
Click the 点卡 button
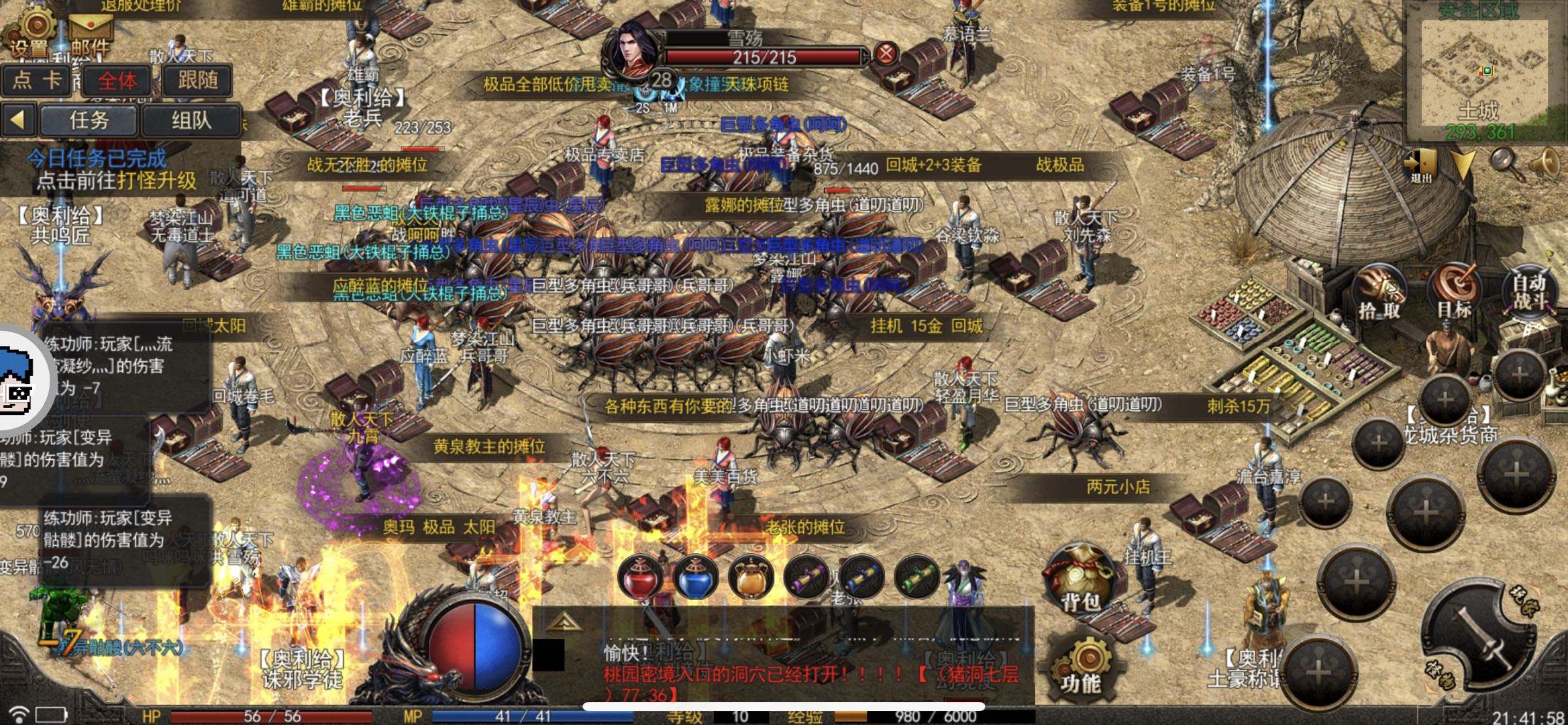click(x=36, y=81)
